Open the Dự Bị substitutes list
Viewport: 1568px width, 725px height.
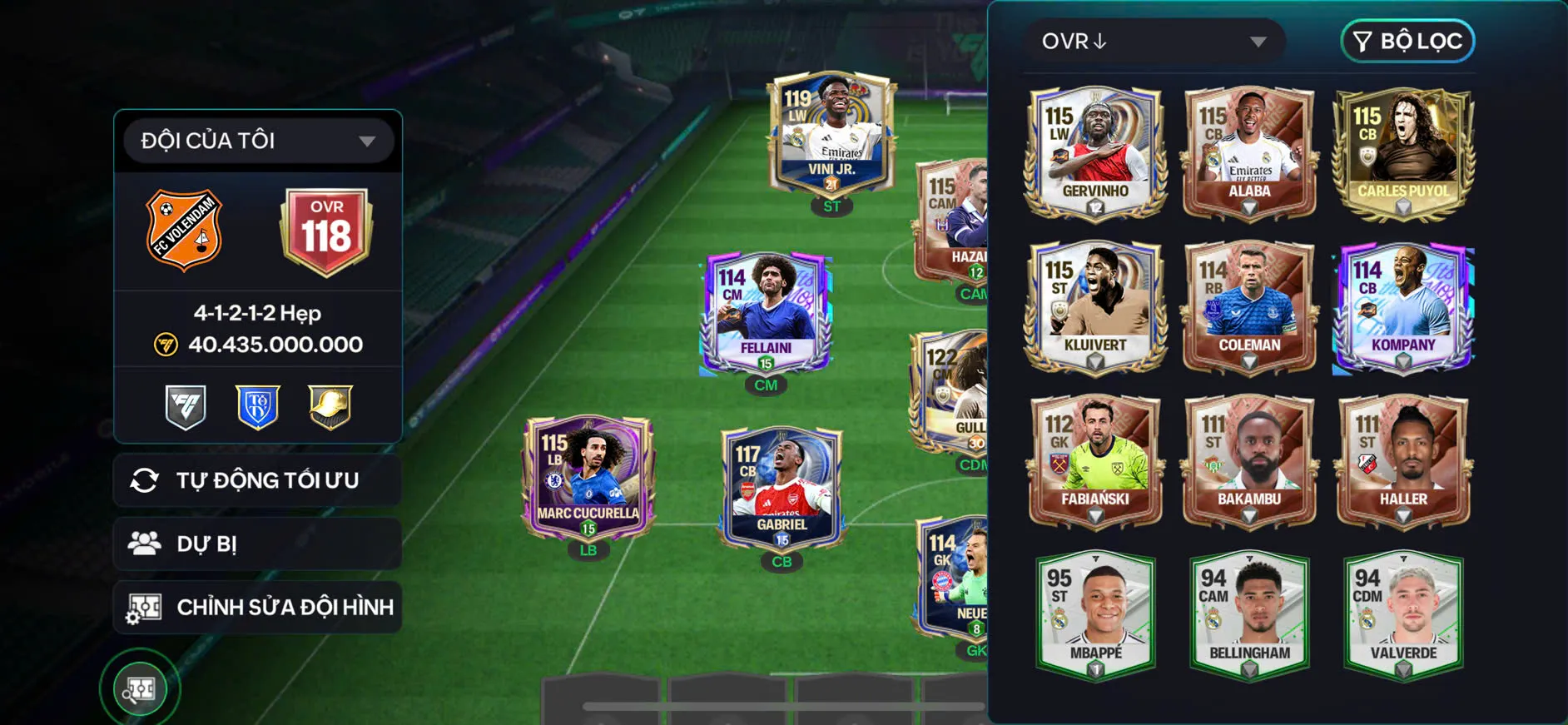point(257,544)
